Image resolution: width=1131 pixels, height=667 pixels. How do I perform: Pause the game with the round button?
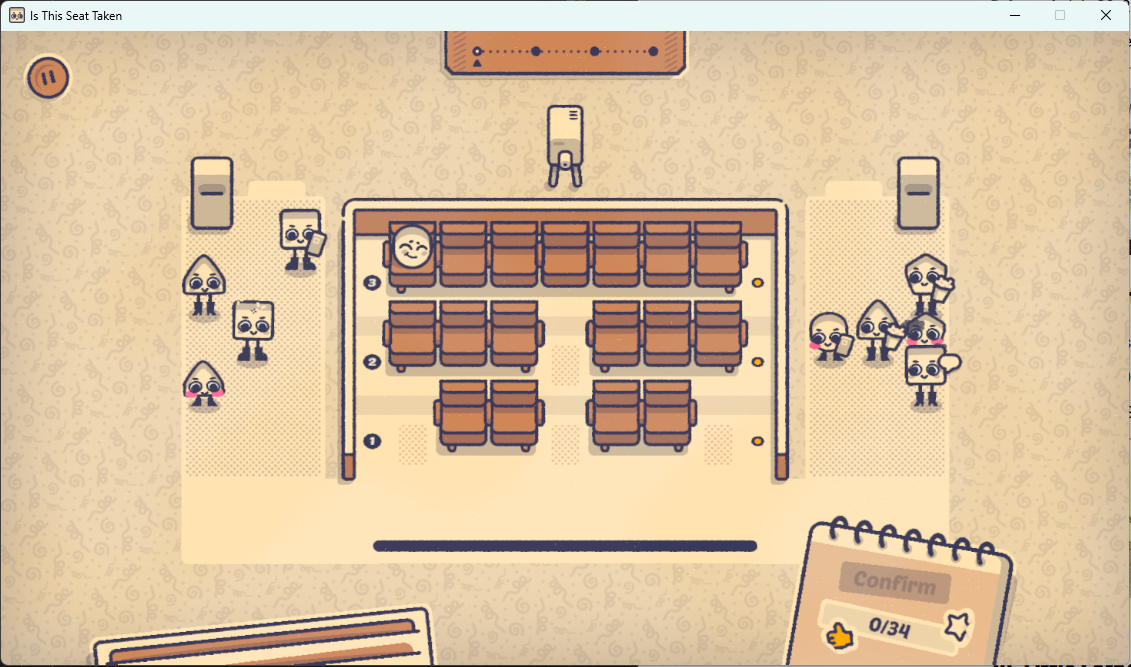coord(47,77)
